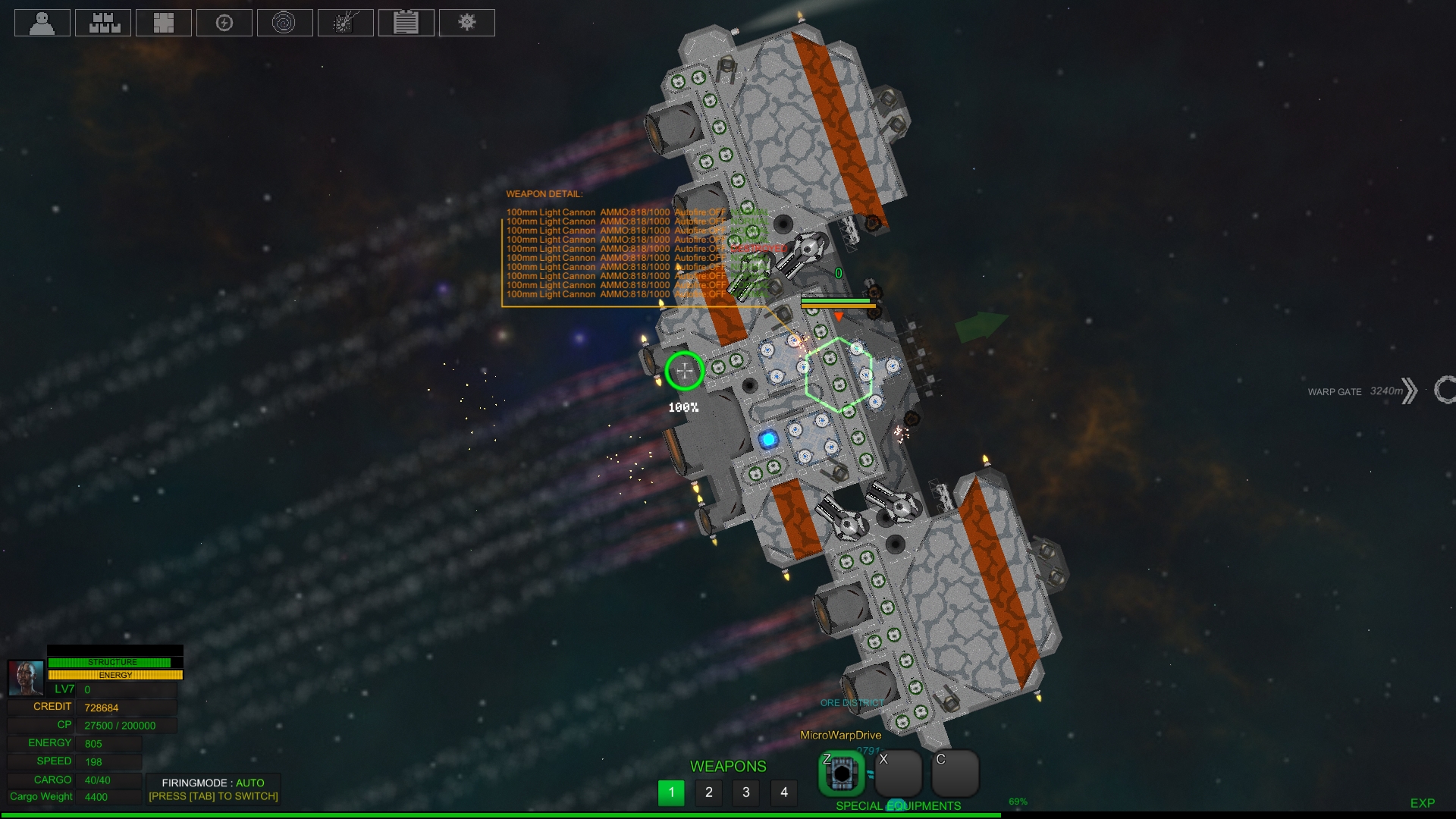Open the settings gear icon
Viewport: 1456px width, 819px height.
(467, 23)
